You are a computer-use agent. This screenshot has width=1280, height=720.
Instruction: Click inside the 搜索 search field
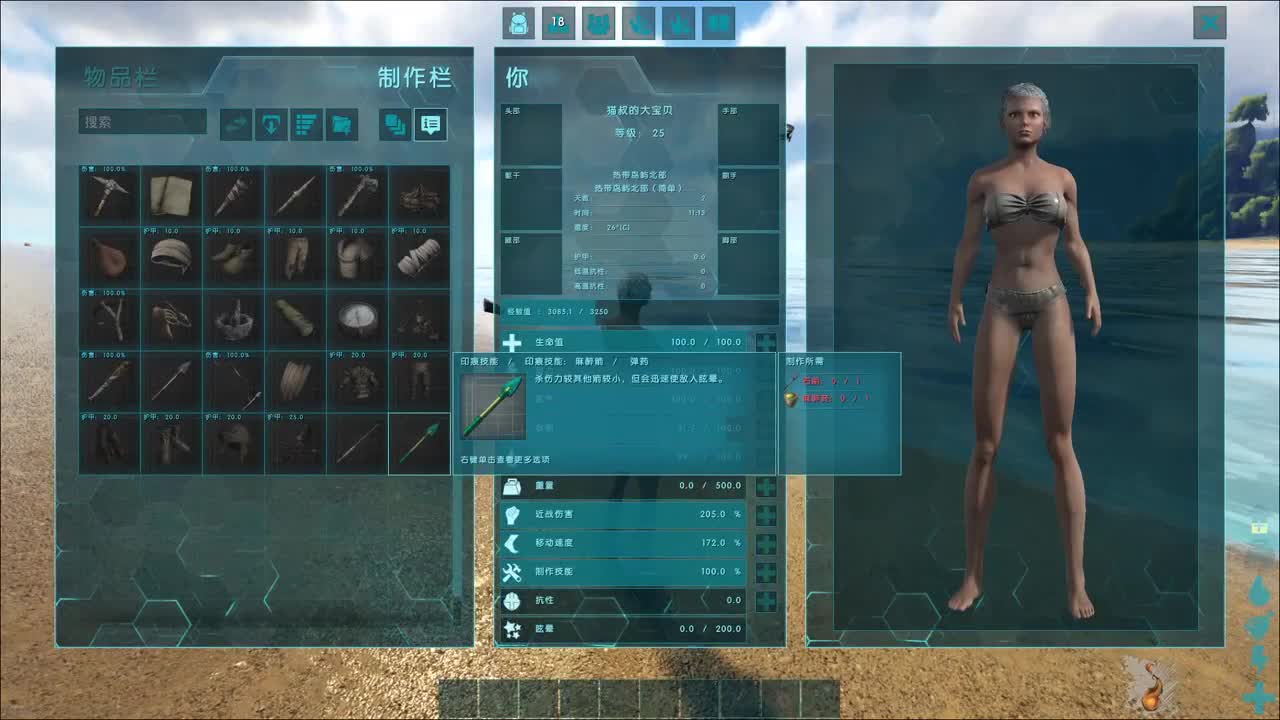point(140,121)
